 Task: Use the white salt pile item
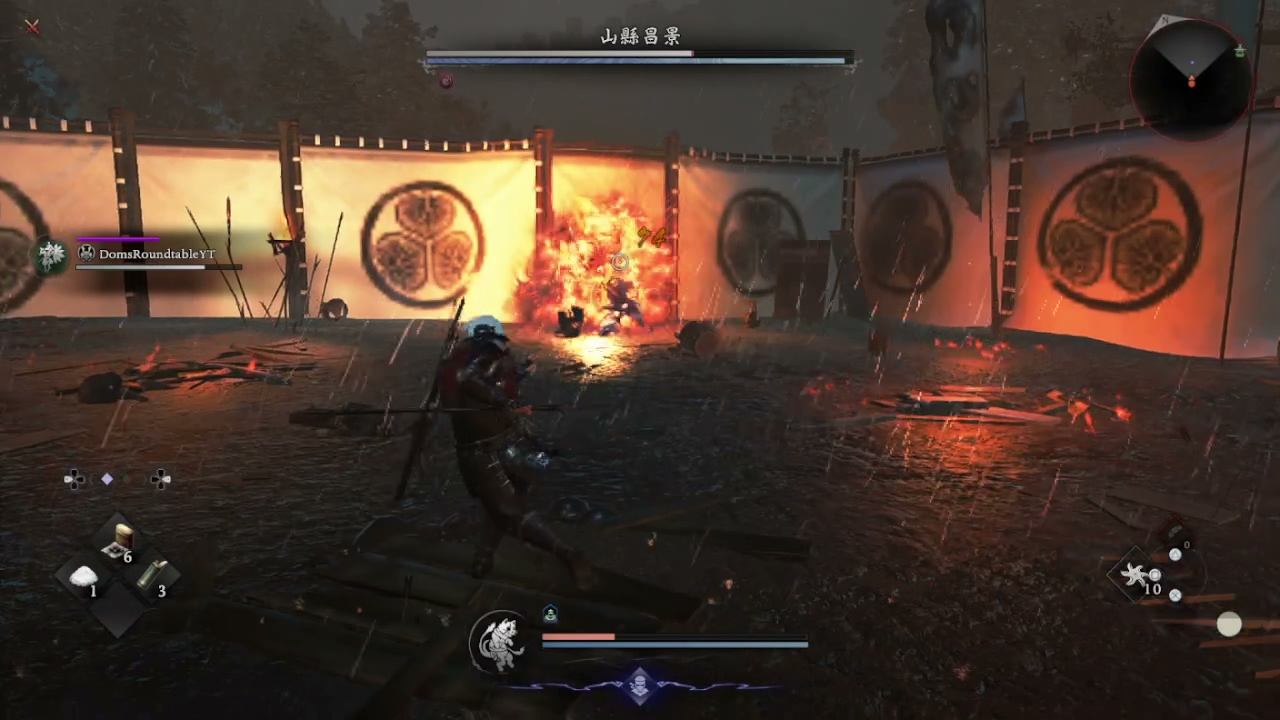click(x=86, y=577)
